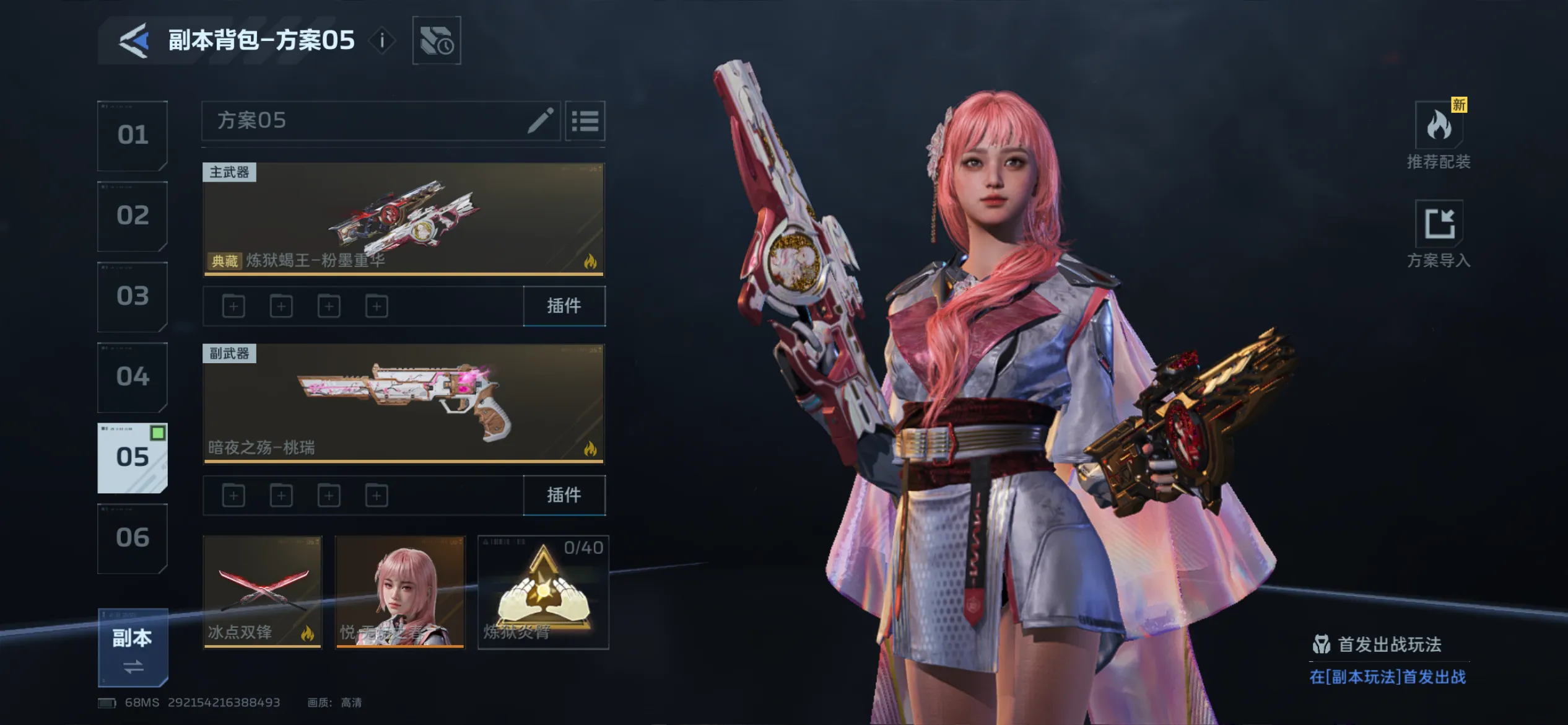Open the list view button
Viewport: 1568px width, 725px height.
coord(585,121)
